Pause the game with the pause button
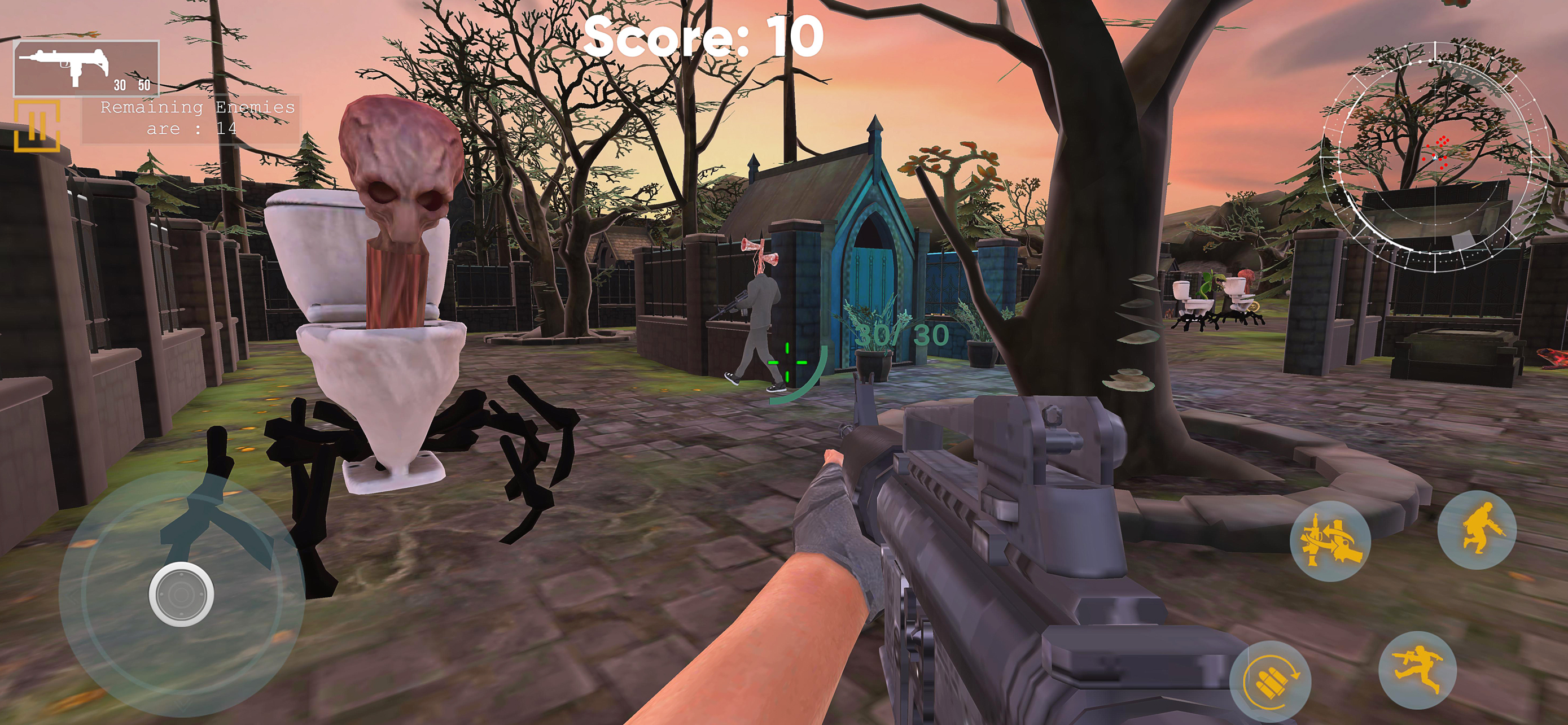This screenshot has width=1568, height=725. click(37, 126)
